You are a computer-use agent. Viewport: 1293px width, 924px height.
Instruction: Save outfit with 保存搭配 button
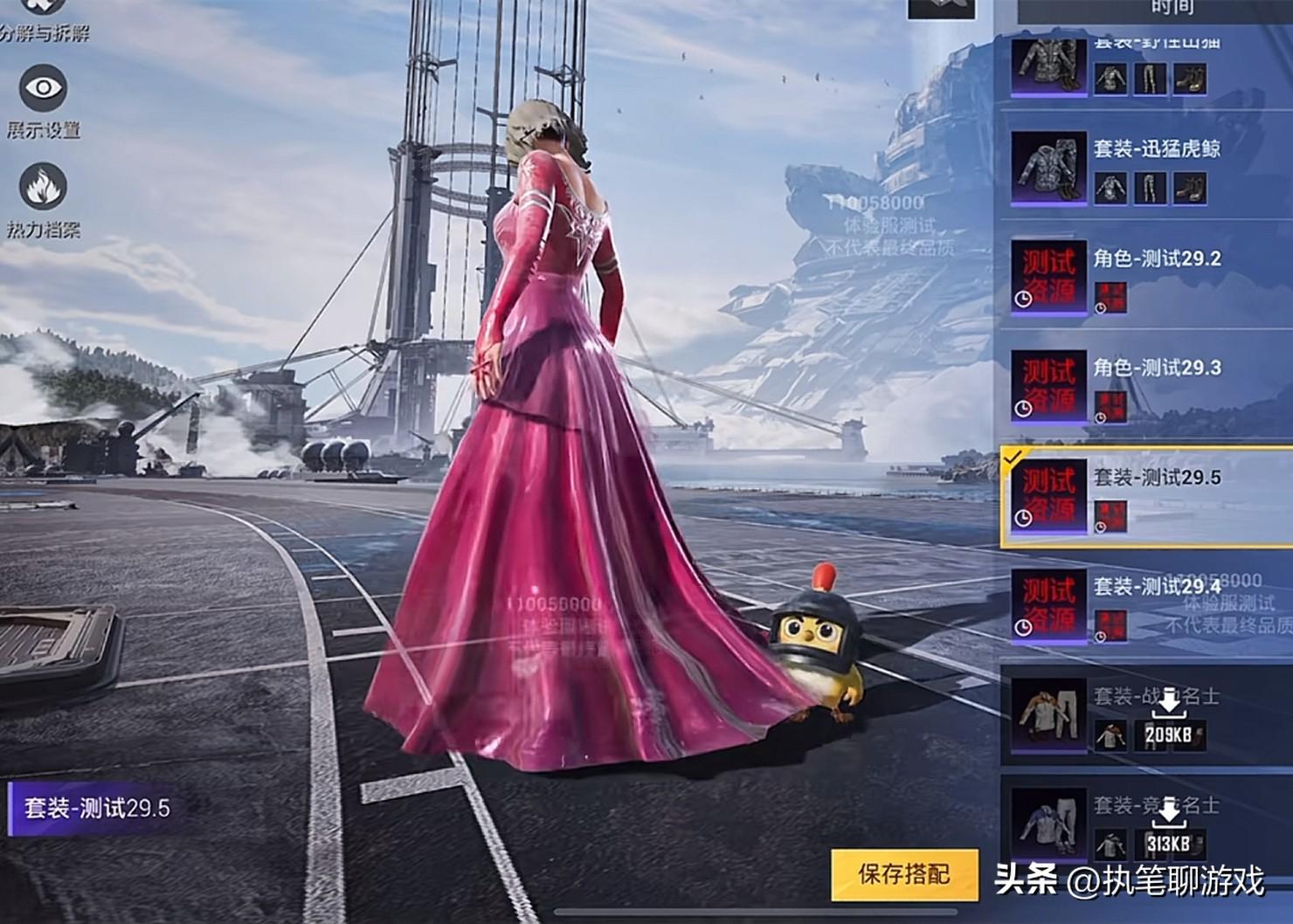[x=903, y=874]
